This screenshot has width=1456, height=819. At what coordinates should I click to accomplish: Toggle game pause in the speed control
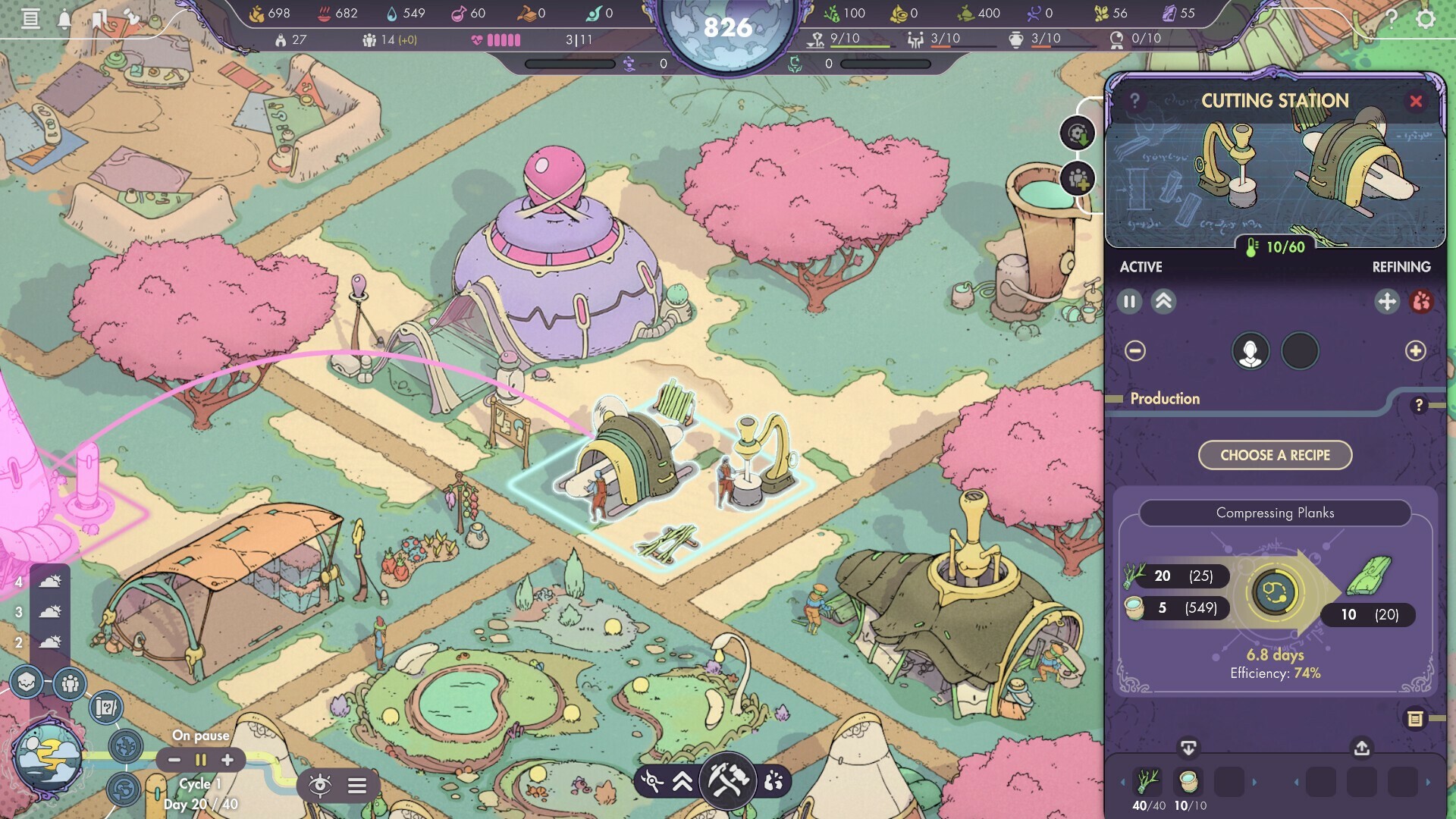coord(201,760)
